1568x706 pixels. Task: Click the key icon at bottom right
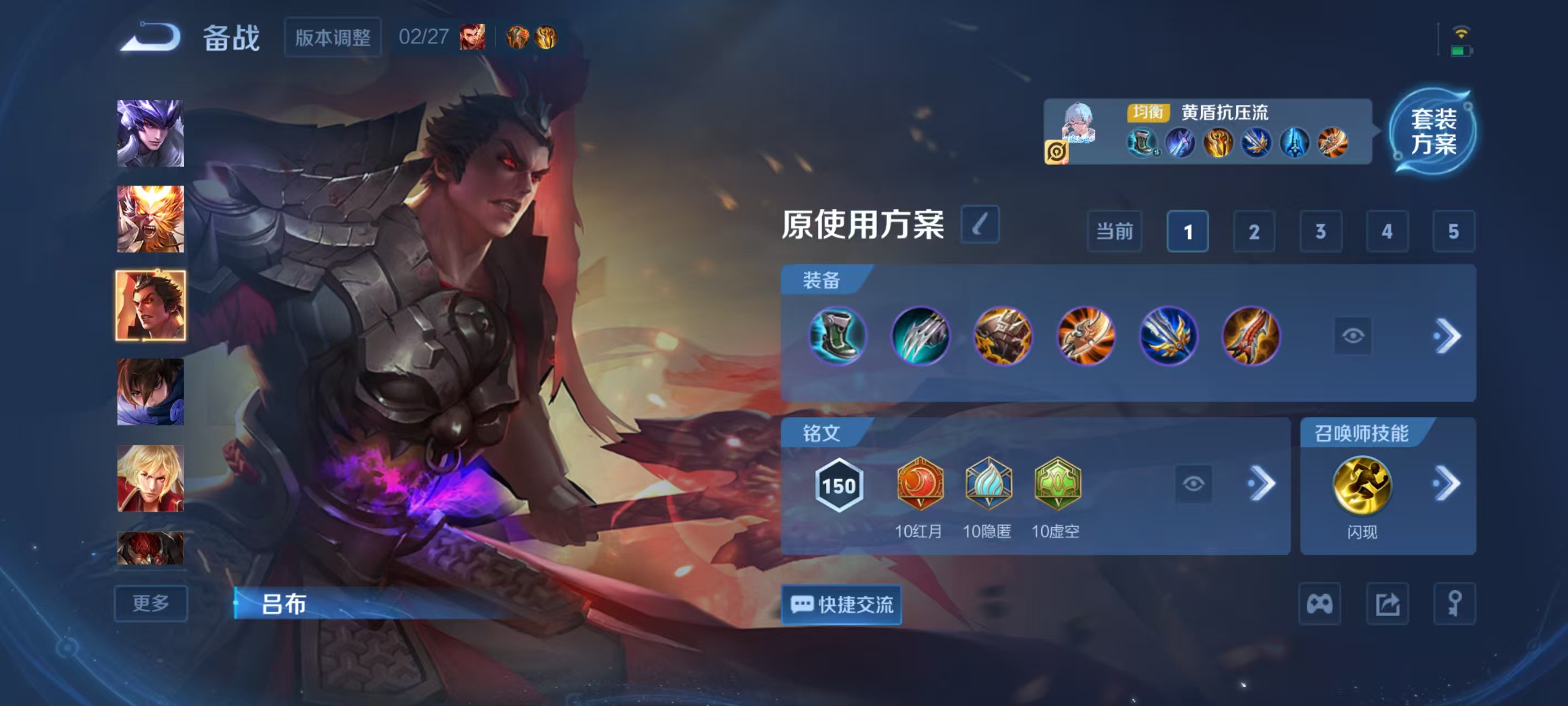point(1455,603)
